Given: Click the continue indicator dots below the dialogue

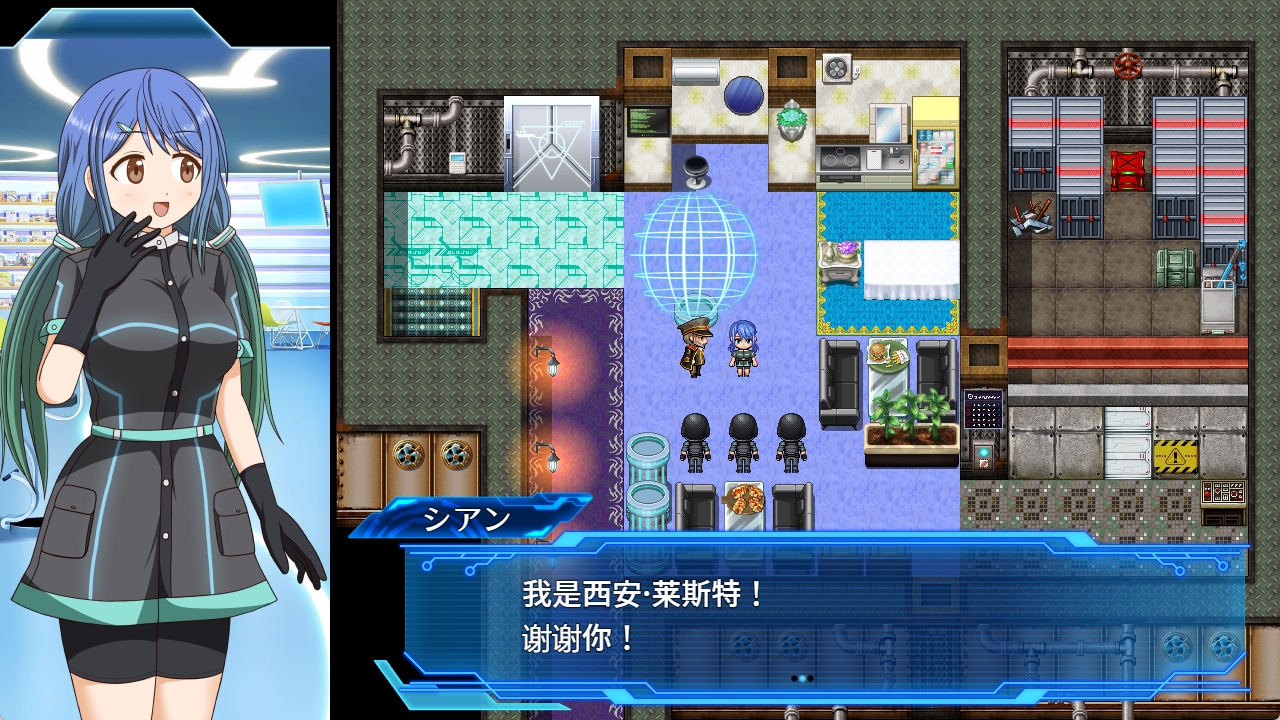Looking at the screenshot, I should point(802,678).
